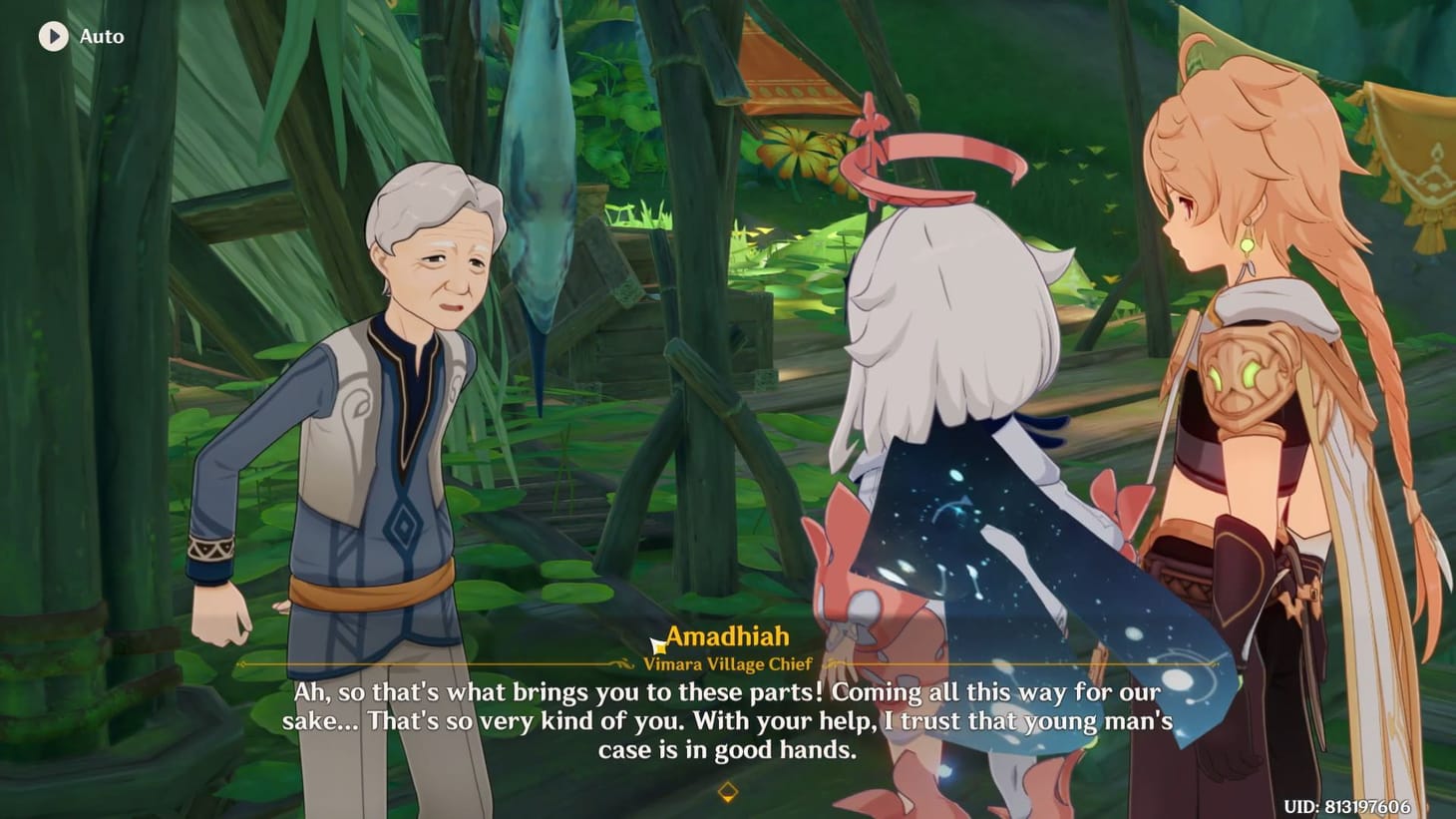
Task: Click the Auto play icon top-left
Action: click(53, 37)
